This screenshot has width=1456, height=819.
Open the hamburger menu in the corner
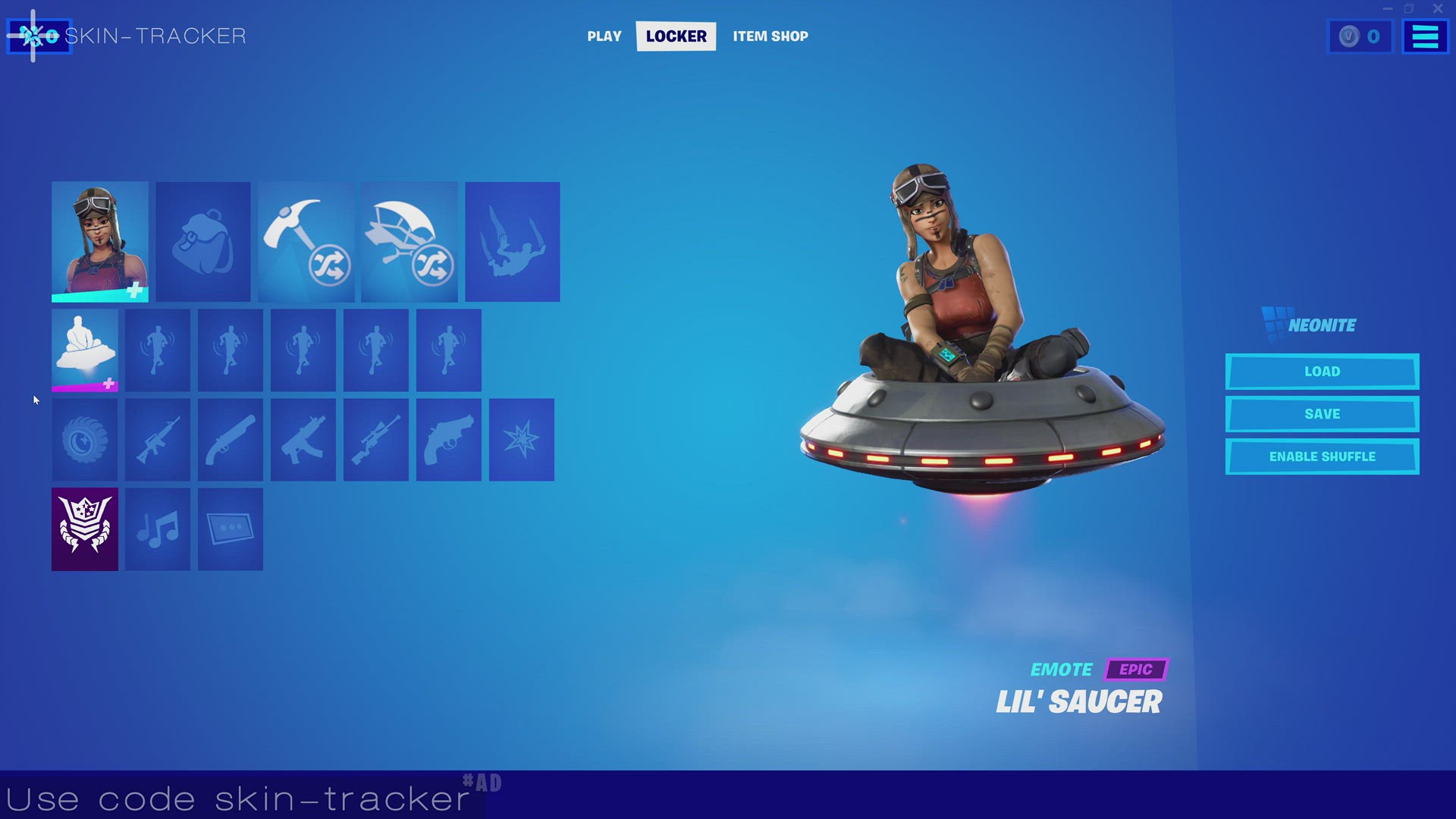coord(1425,36)
